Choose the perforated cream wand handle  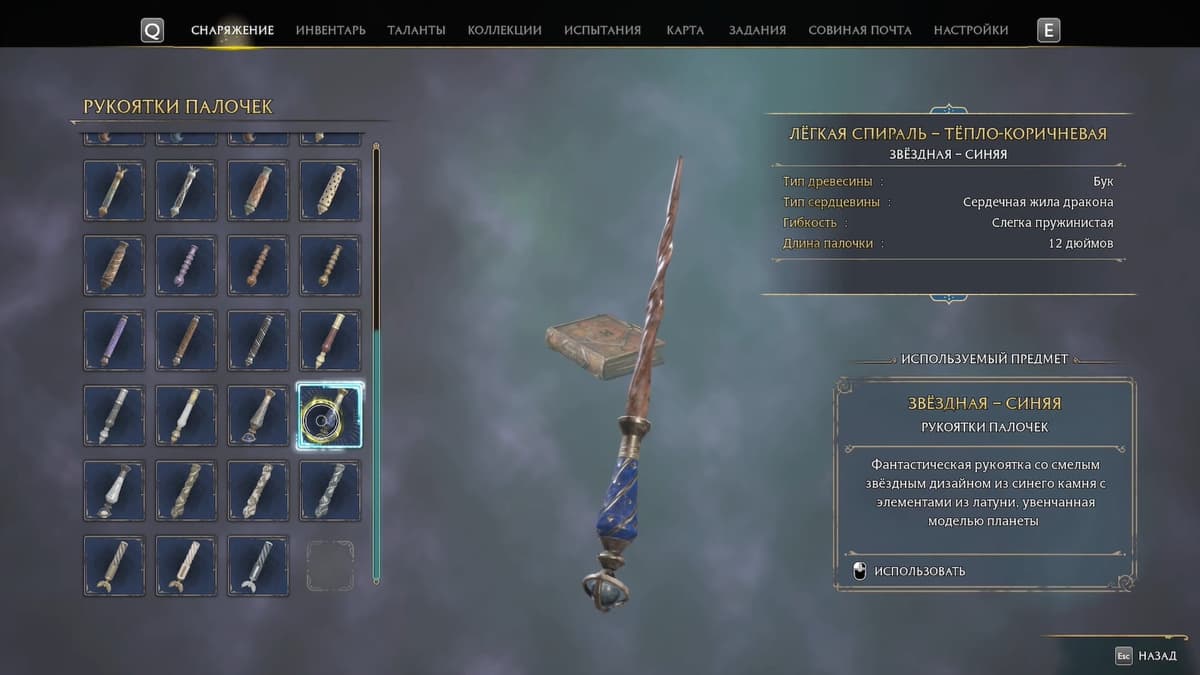tap(330, 190)
